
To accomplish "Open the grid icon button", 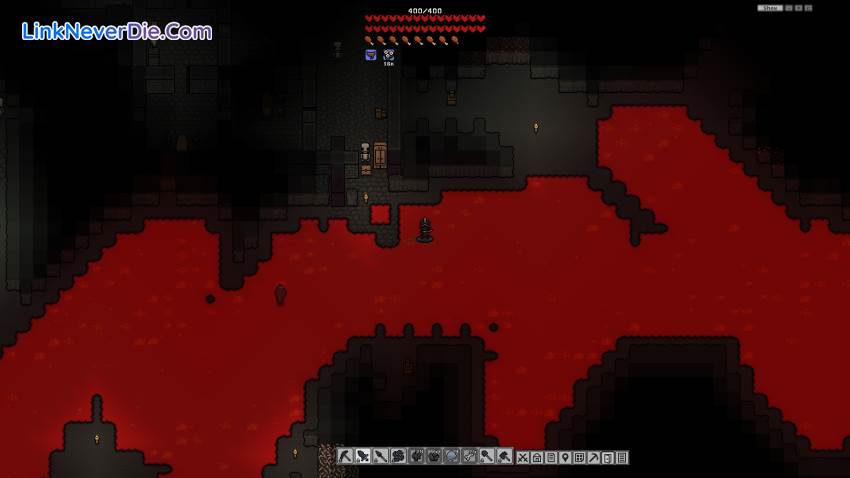I will (x=579, y=458).
